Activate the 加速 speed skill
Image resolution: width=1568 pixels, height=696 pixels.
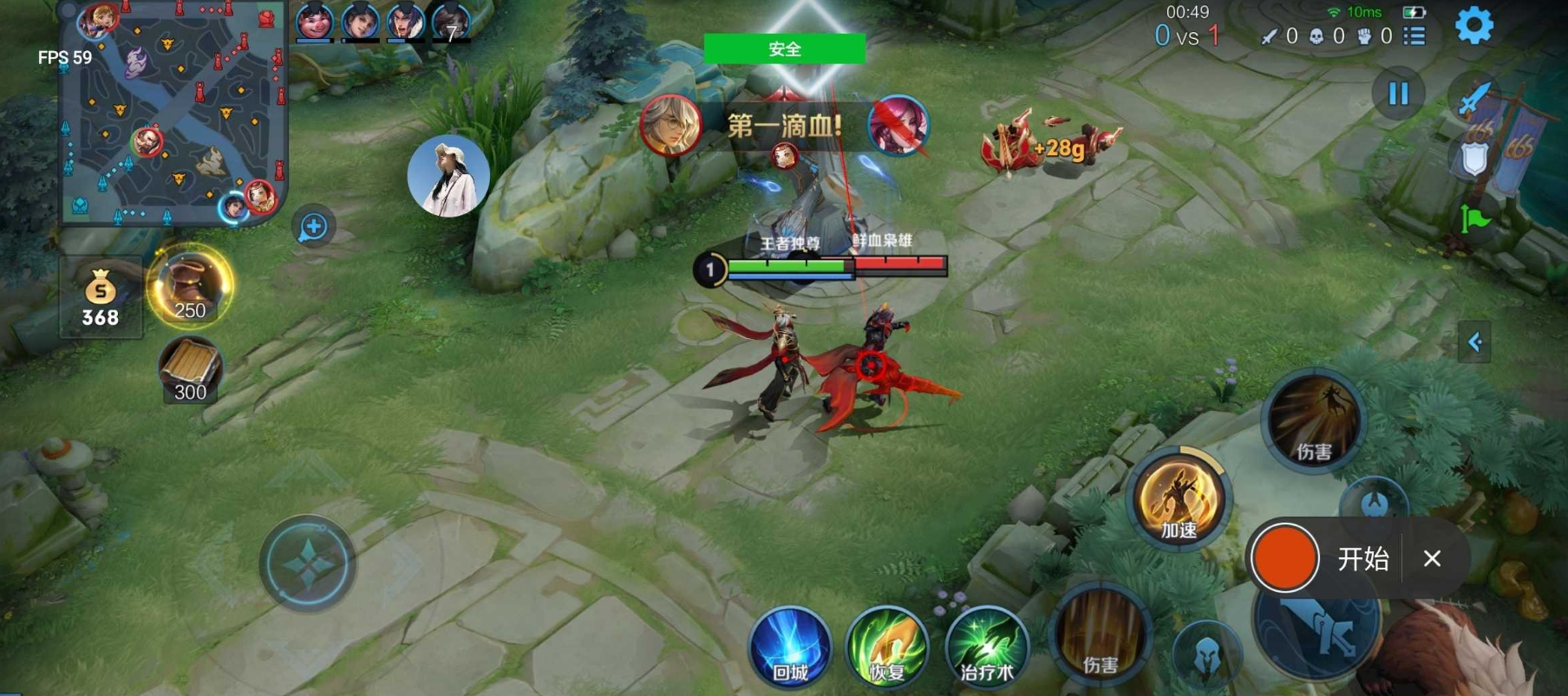(x=1179, y=501)
